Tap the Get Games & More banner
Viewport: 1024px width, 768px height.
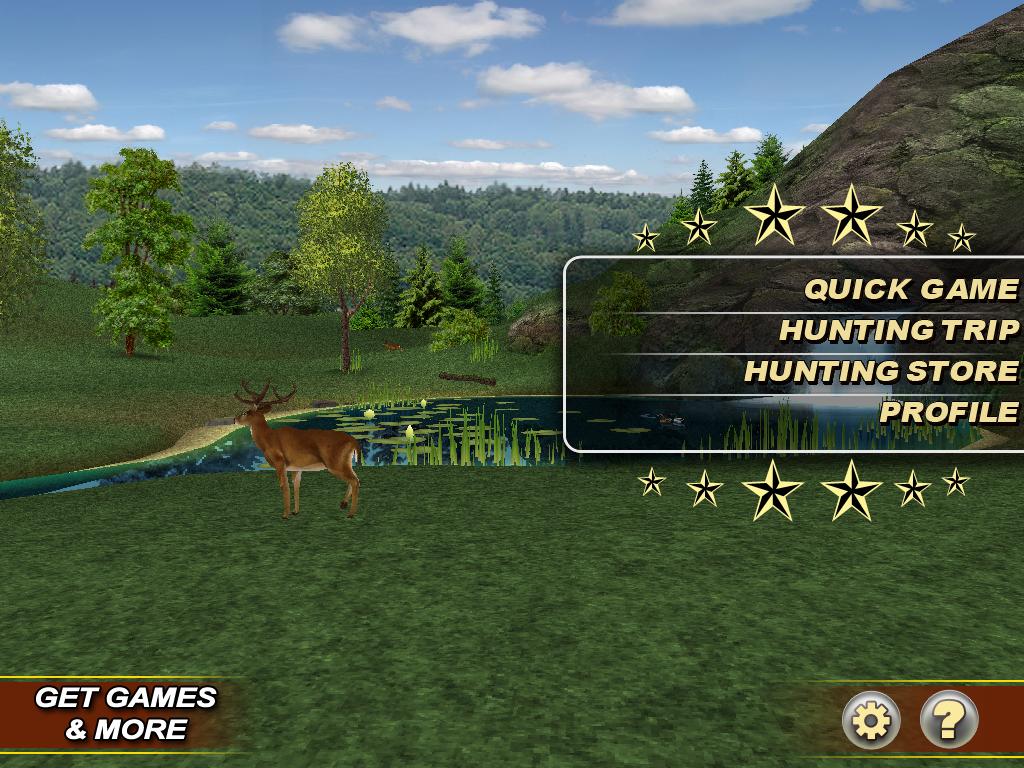pyautogui.click(x=125, y=713)
